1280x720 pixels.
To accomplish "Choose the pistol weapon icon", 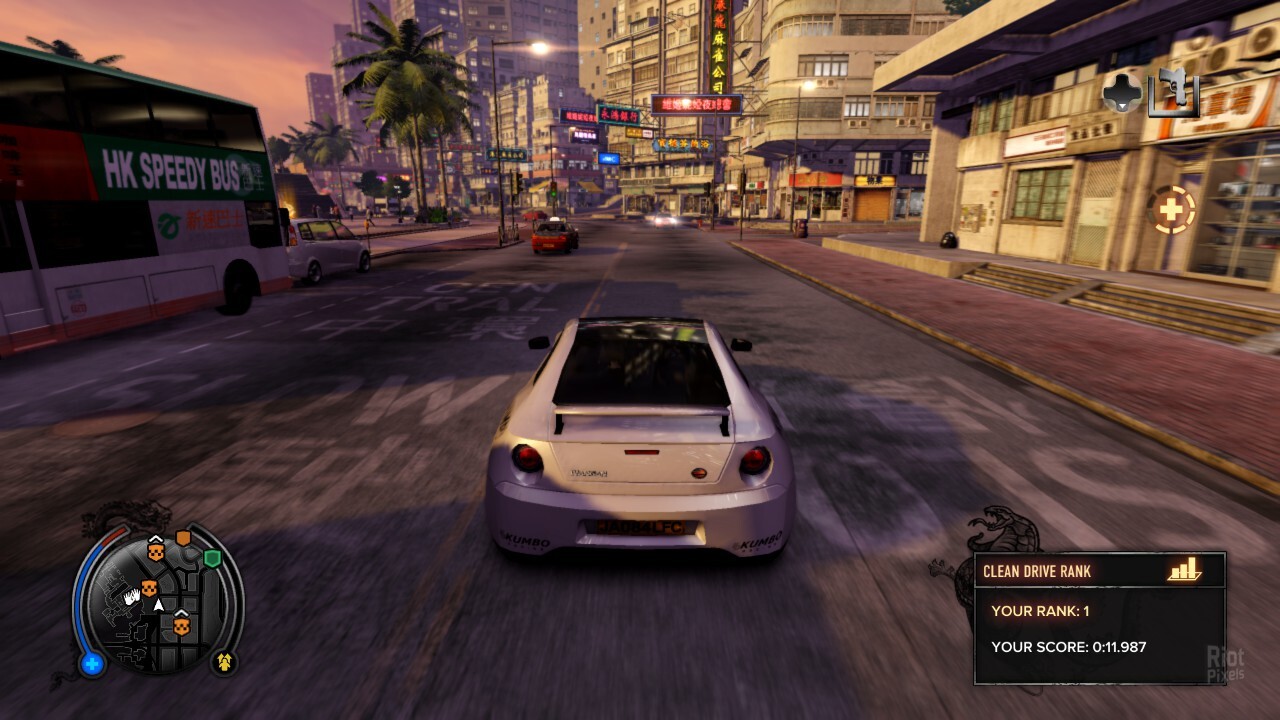I will coord(1174,93).
